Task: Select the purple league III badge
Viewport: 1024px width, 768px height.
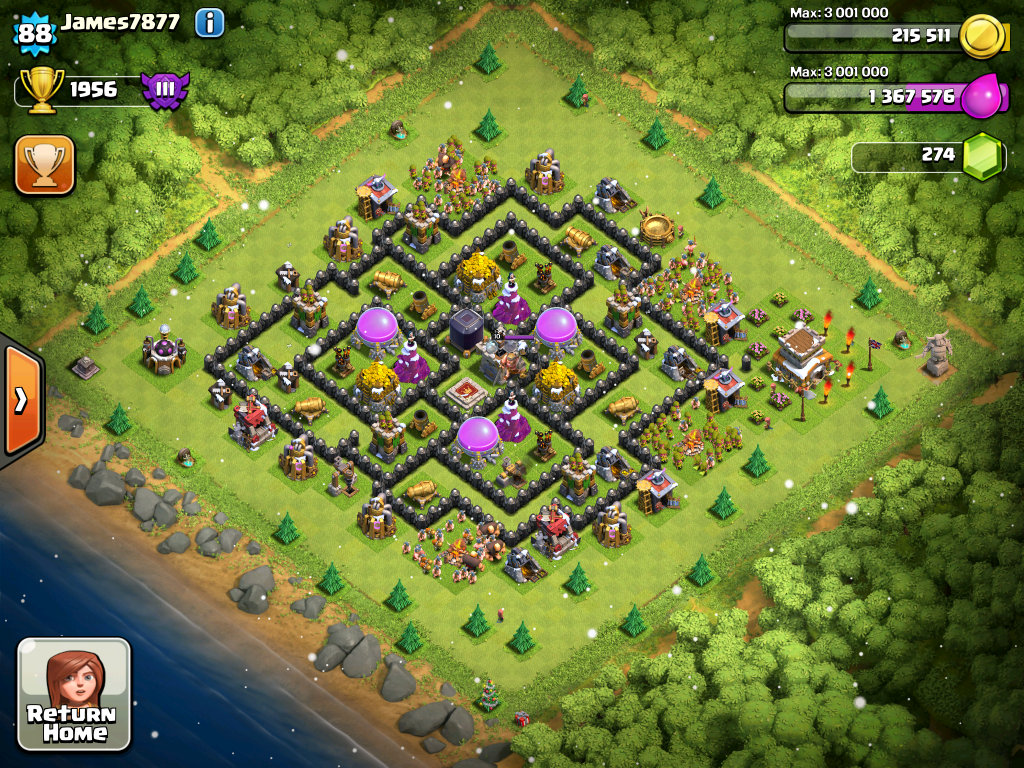Action: pos(164,91)
